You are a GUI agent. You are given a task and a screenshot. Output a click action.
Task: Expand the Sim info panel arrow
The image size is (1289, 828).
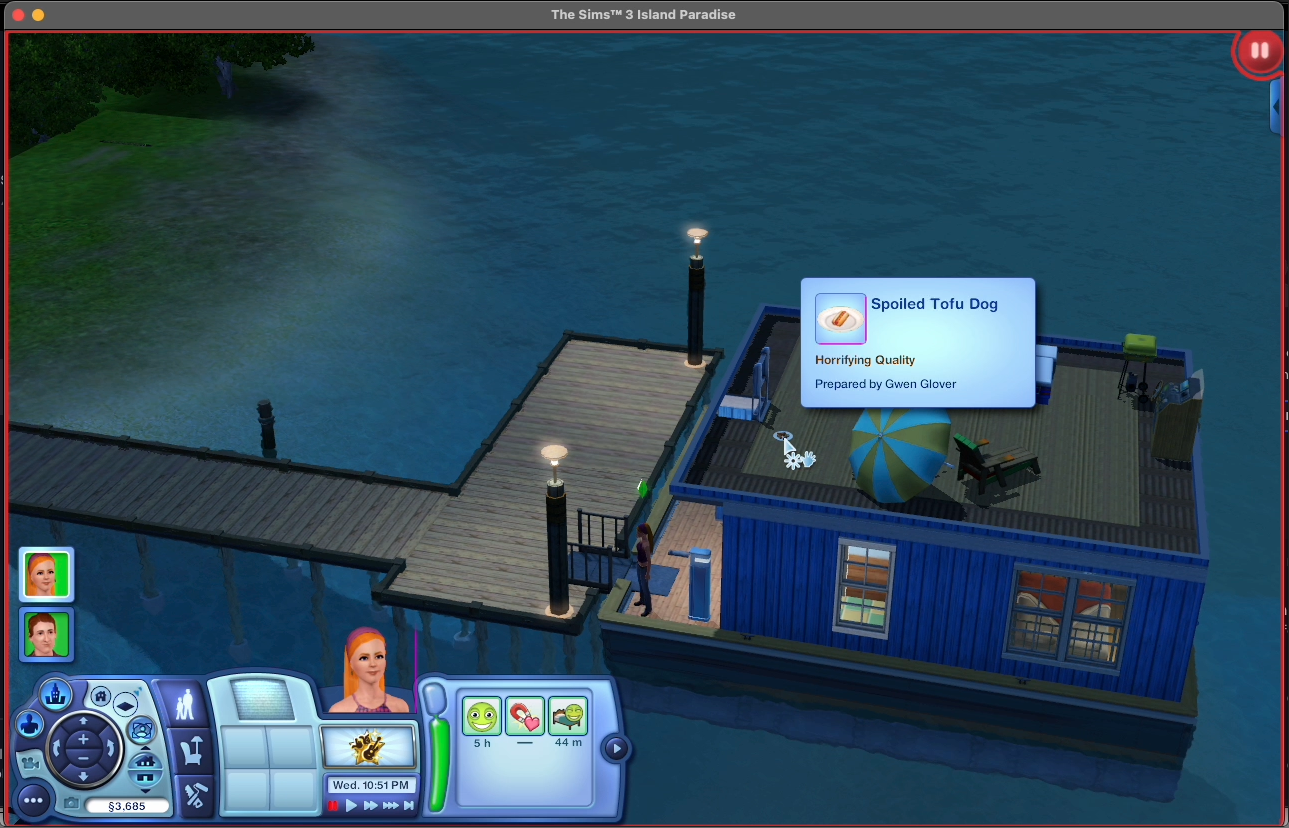(616, 748)
